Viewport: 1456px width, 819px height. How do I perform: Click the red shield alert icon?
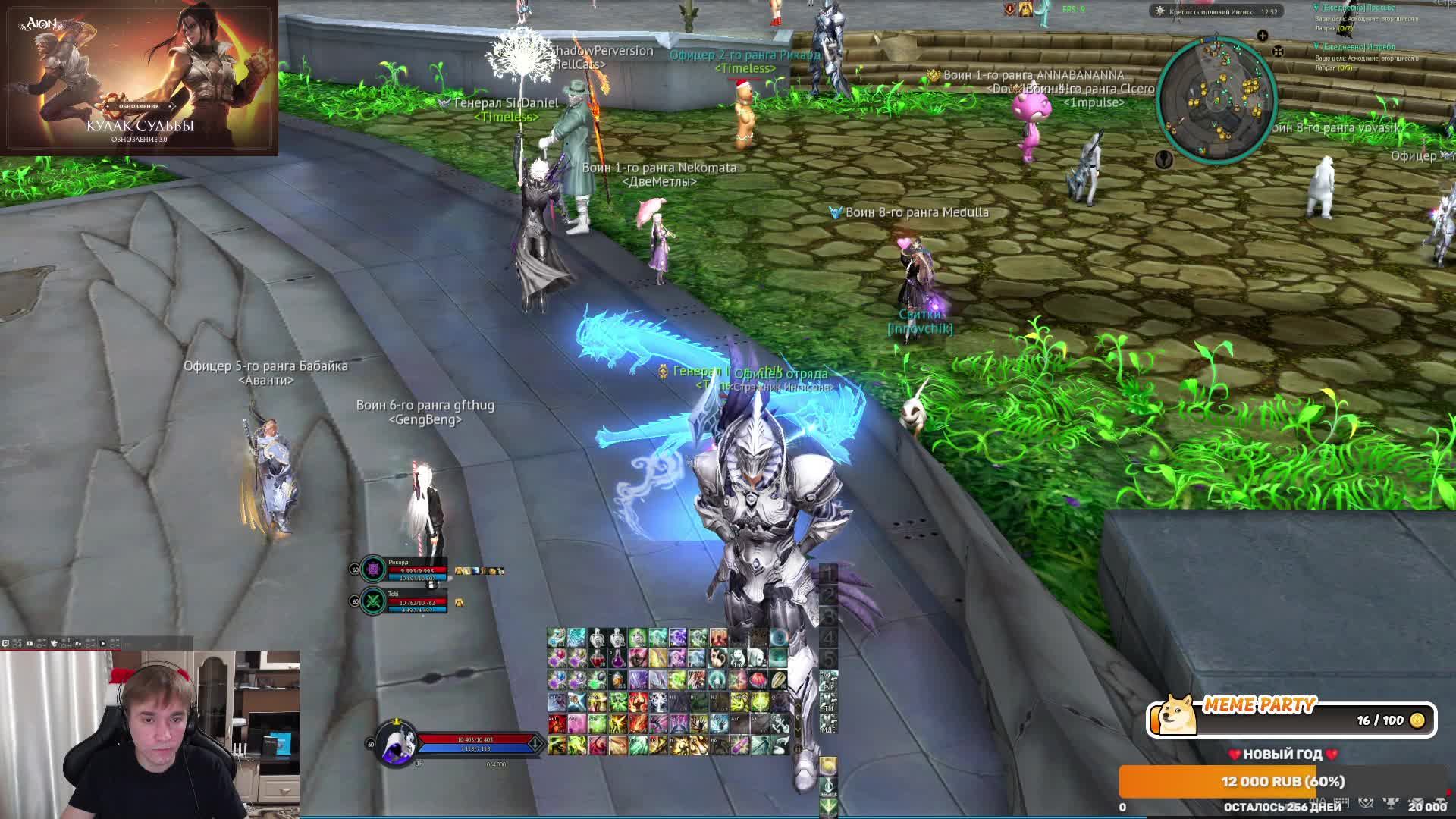click(1009, 9)
